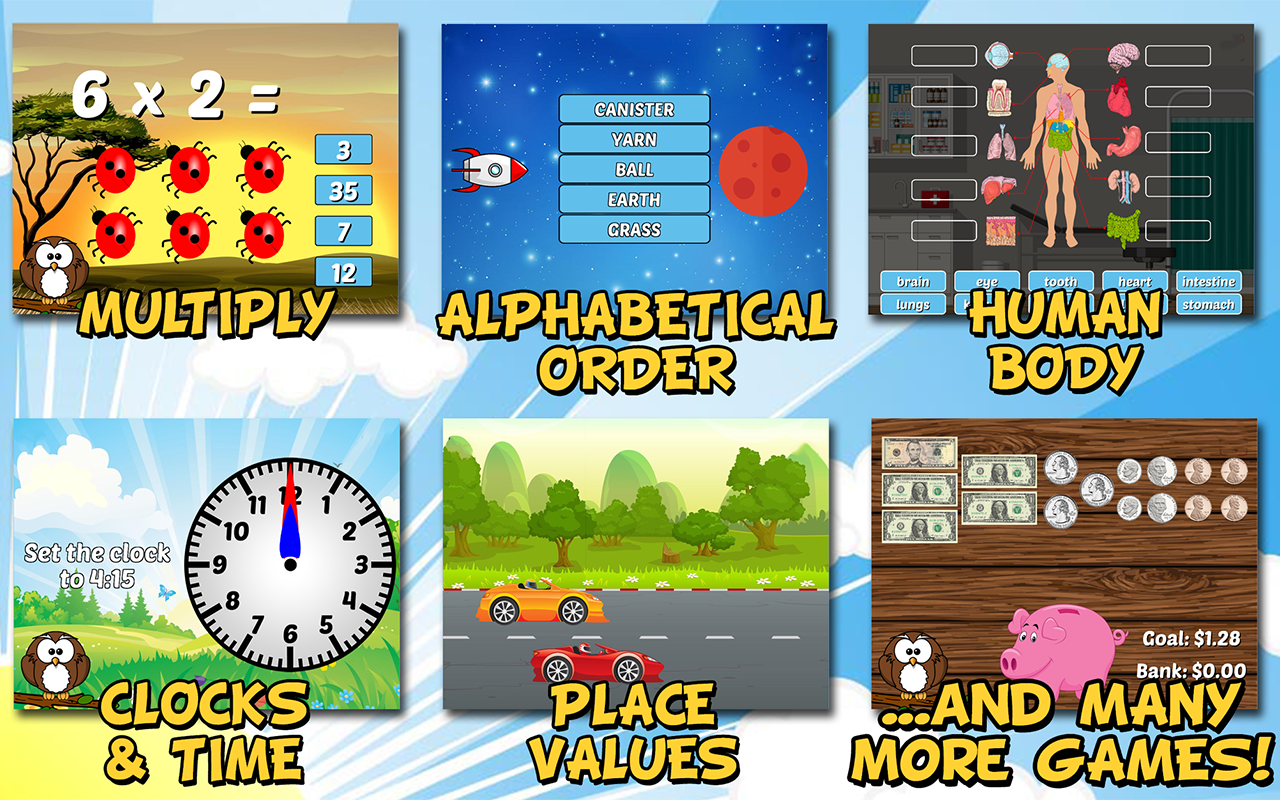Click the red planet next to the word list

click(x=763, y=170)
